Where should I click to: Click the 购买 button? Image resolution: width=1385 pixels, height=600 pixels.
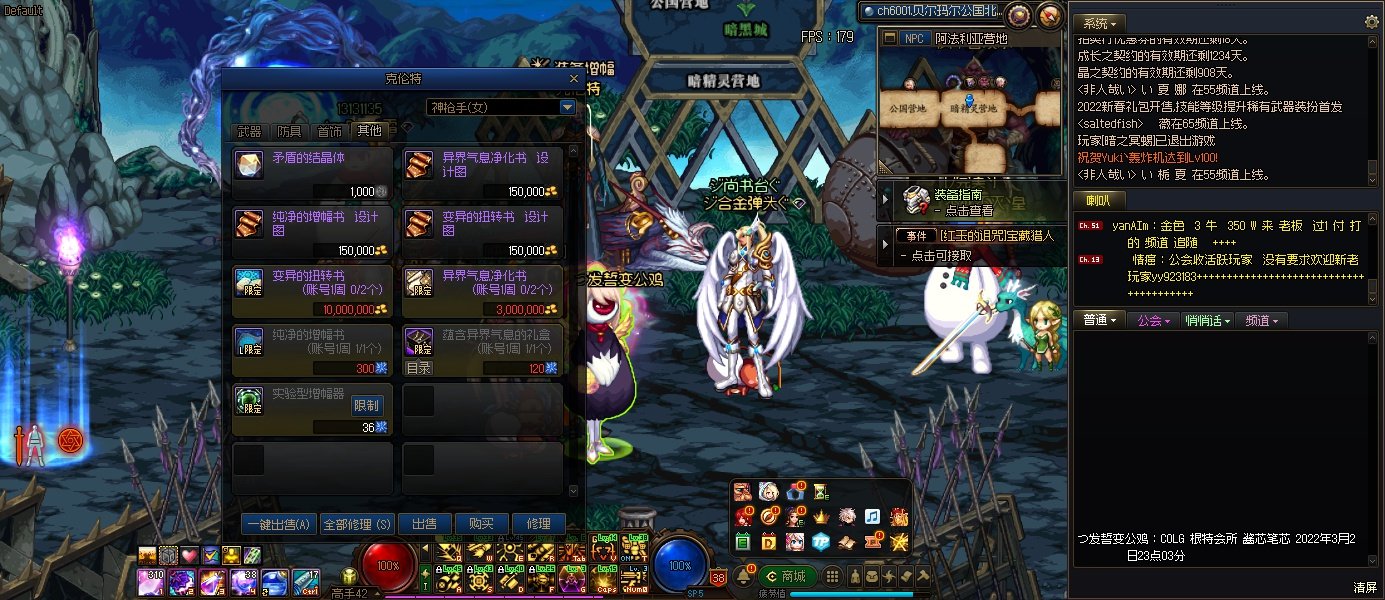tap(474, 524)
